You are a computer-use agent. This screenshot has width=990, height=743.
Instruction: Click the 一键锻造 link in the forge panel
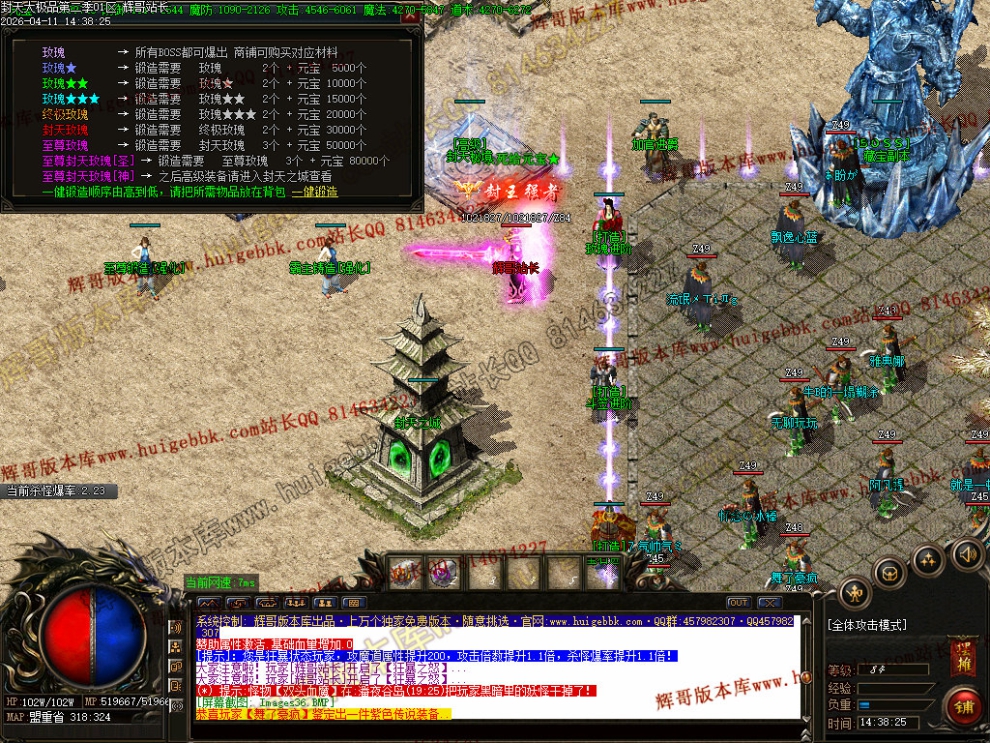pyautogui.click(x=315, y=191)
